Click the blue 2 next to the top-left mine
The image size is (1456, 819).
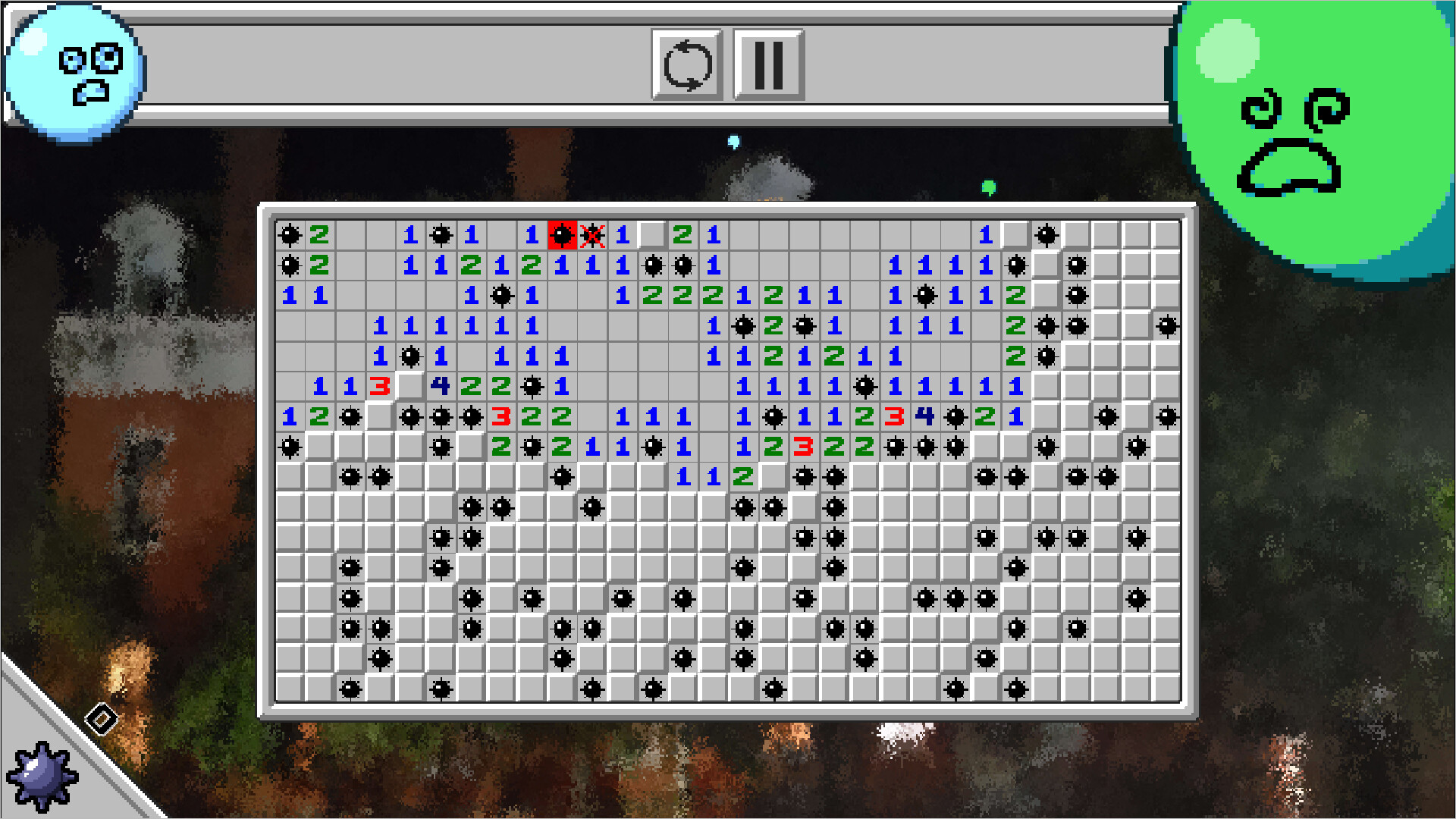click(319, 235)
